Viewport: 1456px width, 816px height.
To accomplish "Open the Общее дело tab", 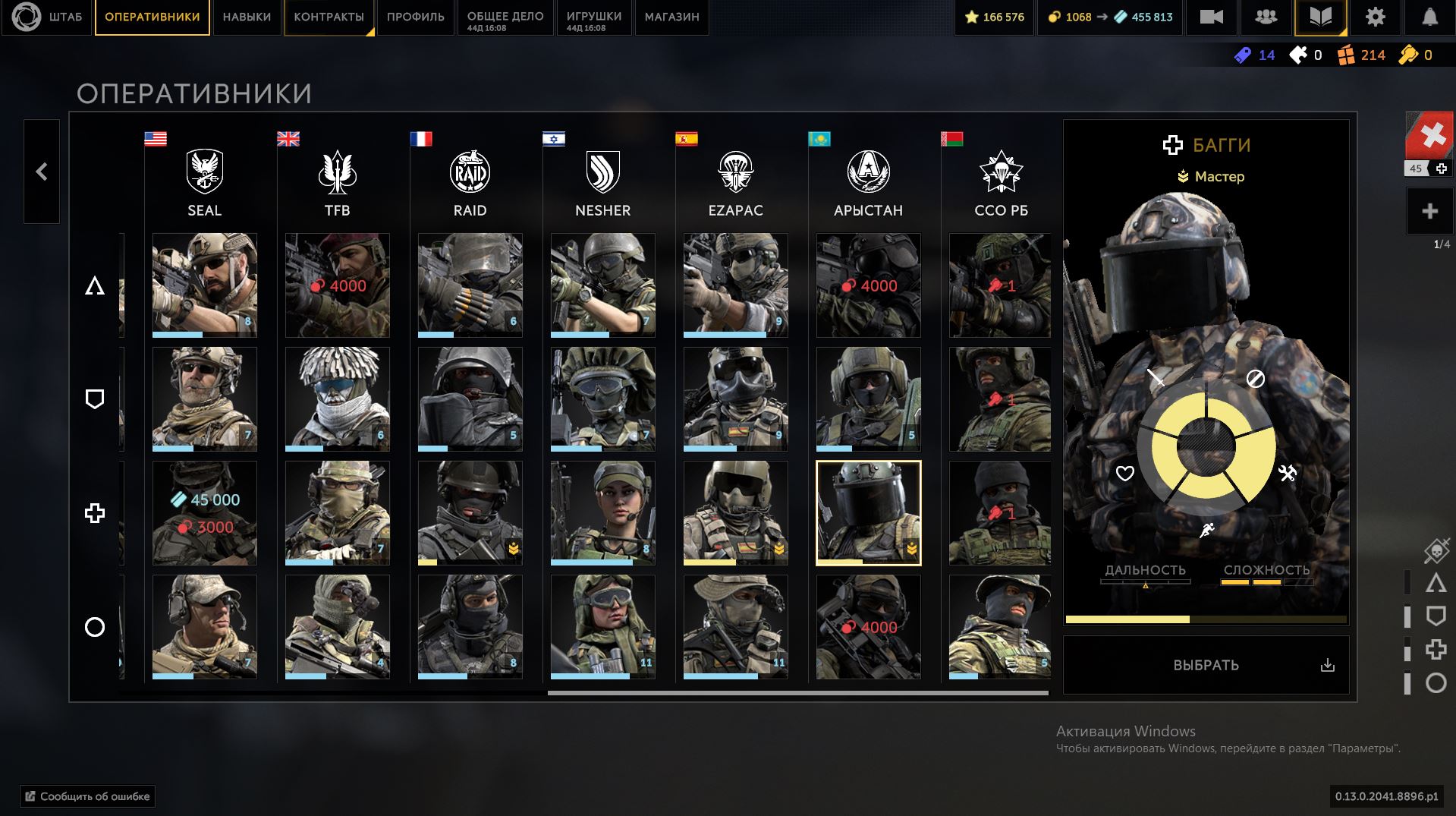I will coord(505,17).
